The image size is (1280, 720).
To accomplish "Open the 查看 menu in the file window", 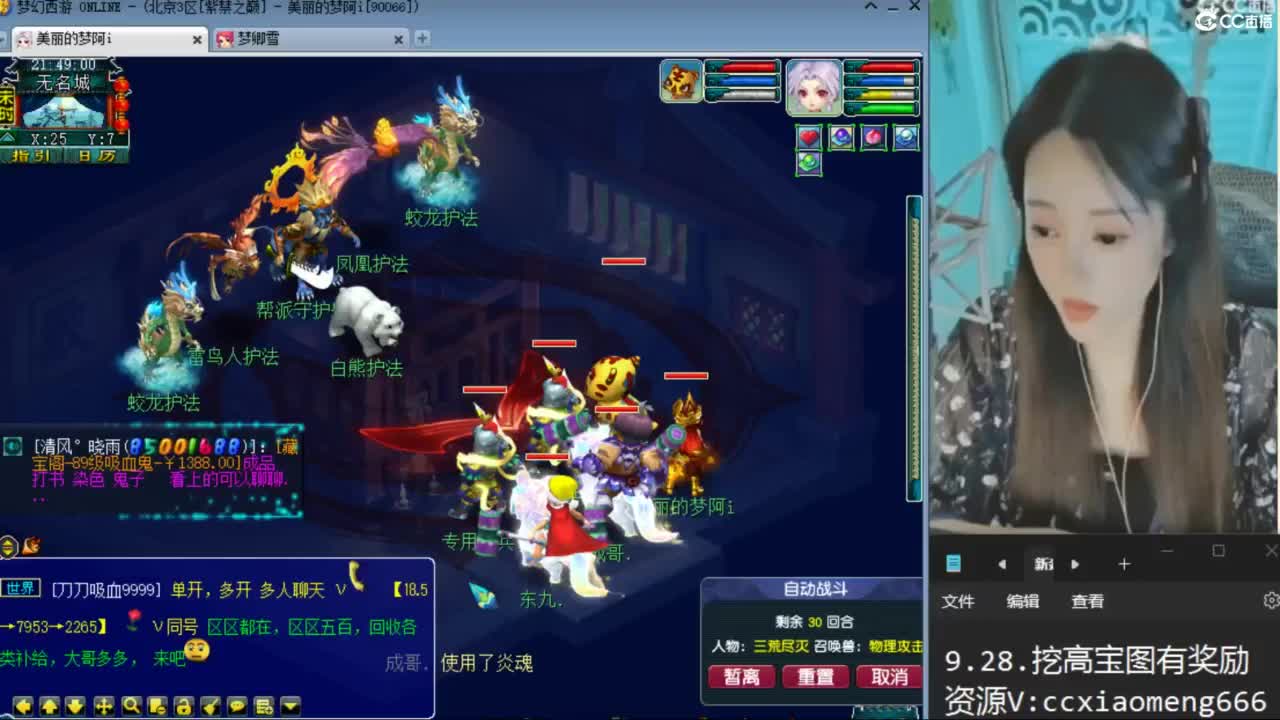I will [1086, 601].
